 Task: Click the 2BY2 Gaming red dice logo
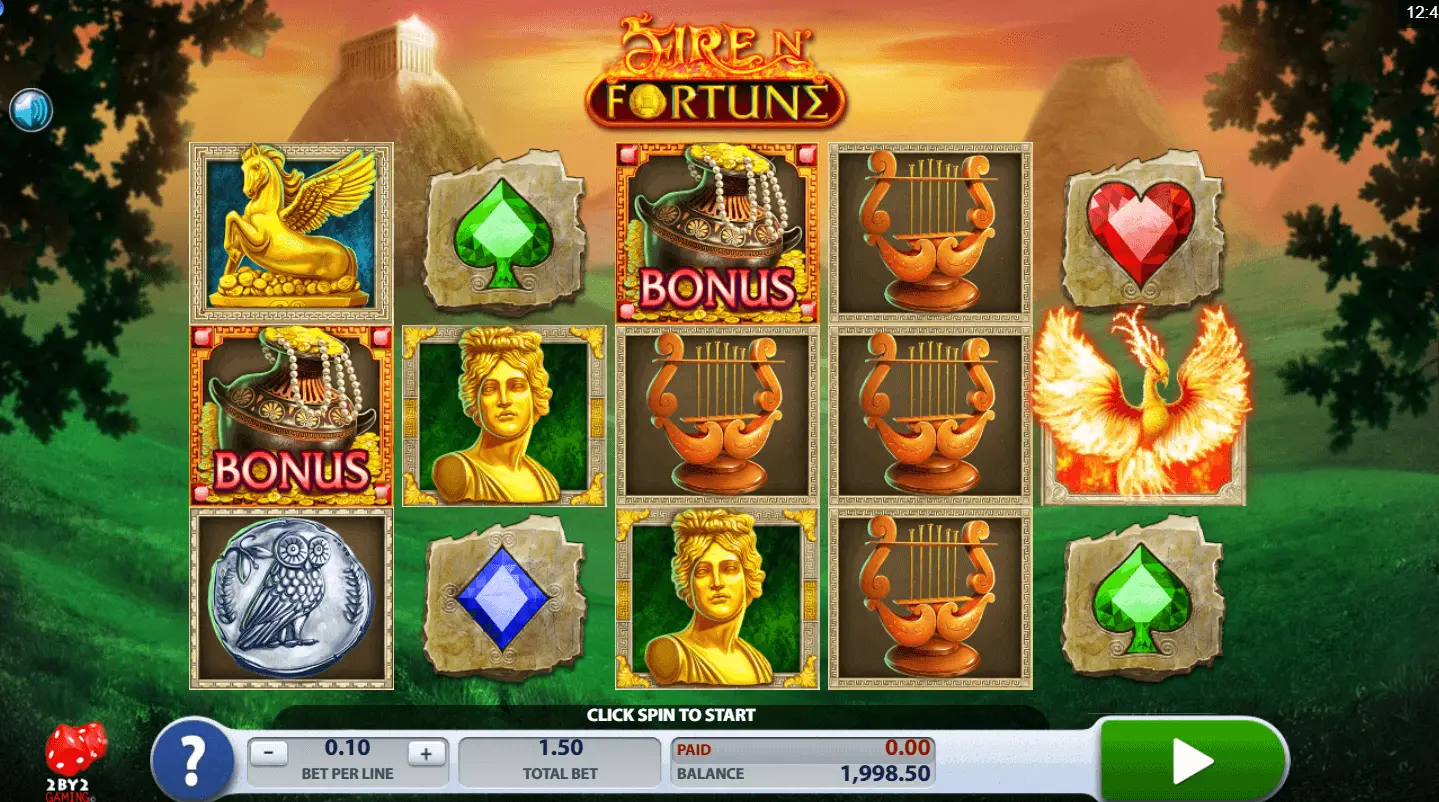tap(75, 759)
